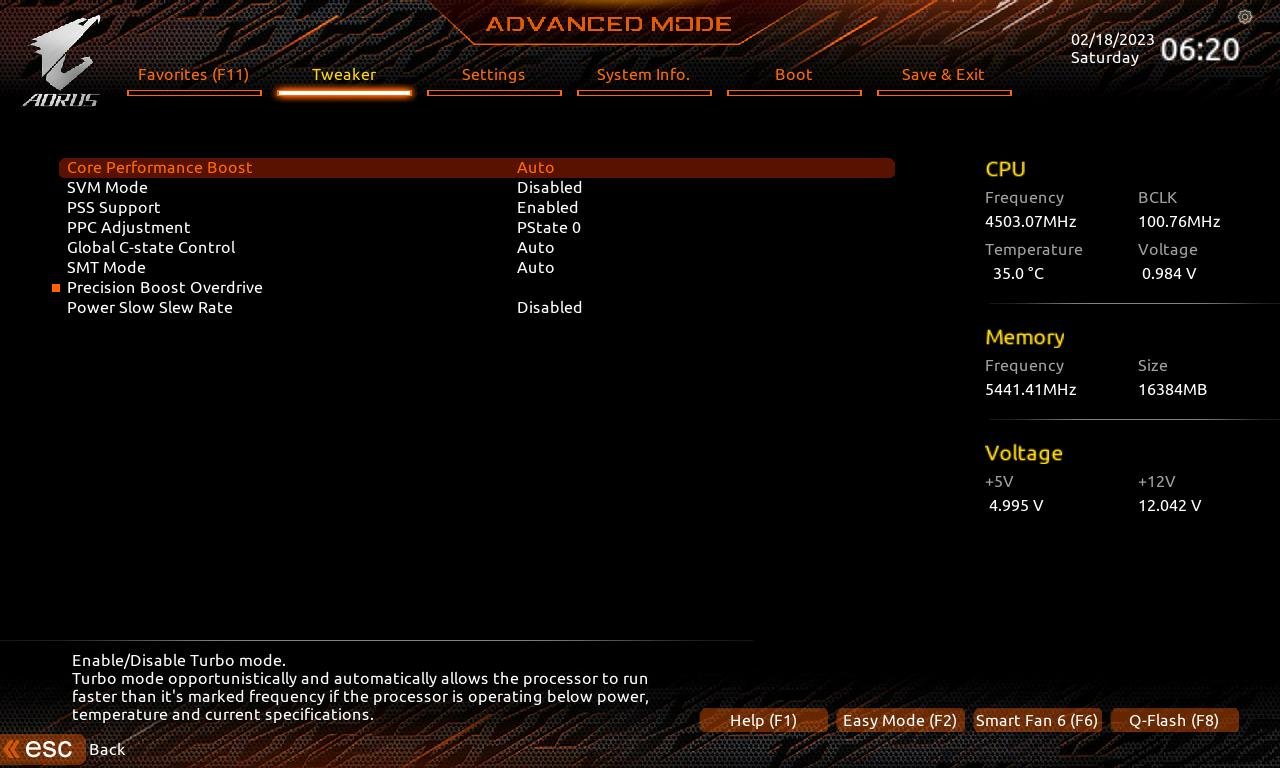1280x768 pixels.
Task: Open the Favorites (F11) menu tab
Action: tap(194, 74)
